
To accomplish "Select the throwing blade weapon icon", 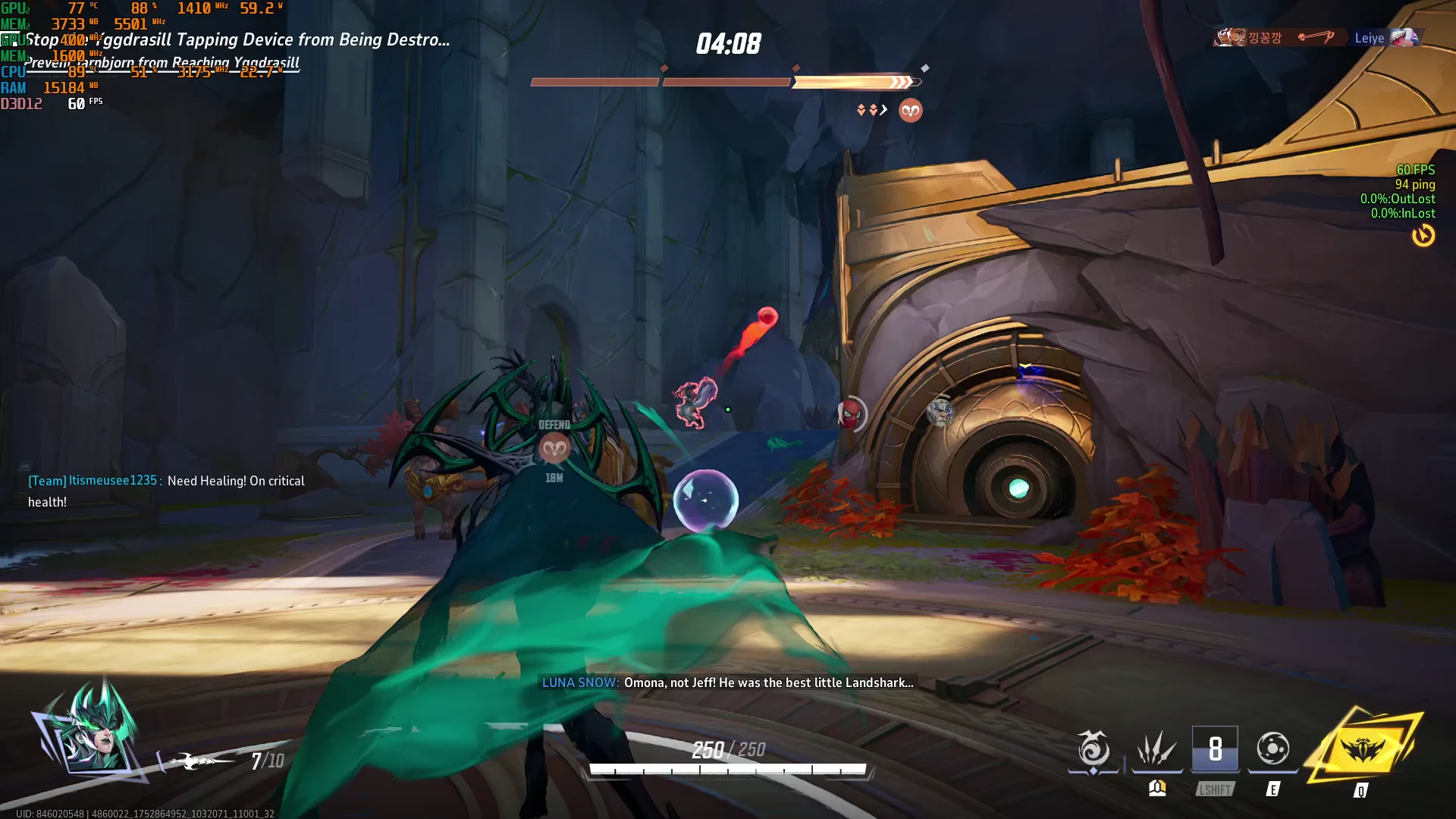I will point(199,760).
